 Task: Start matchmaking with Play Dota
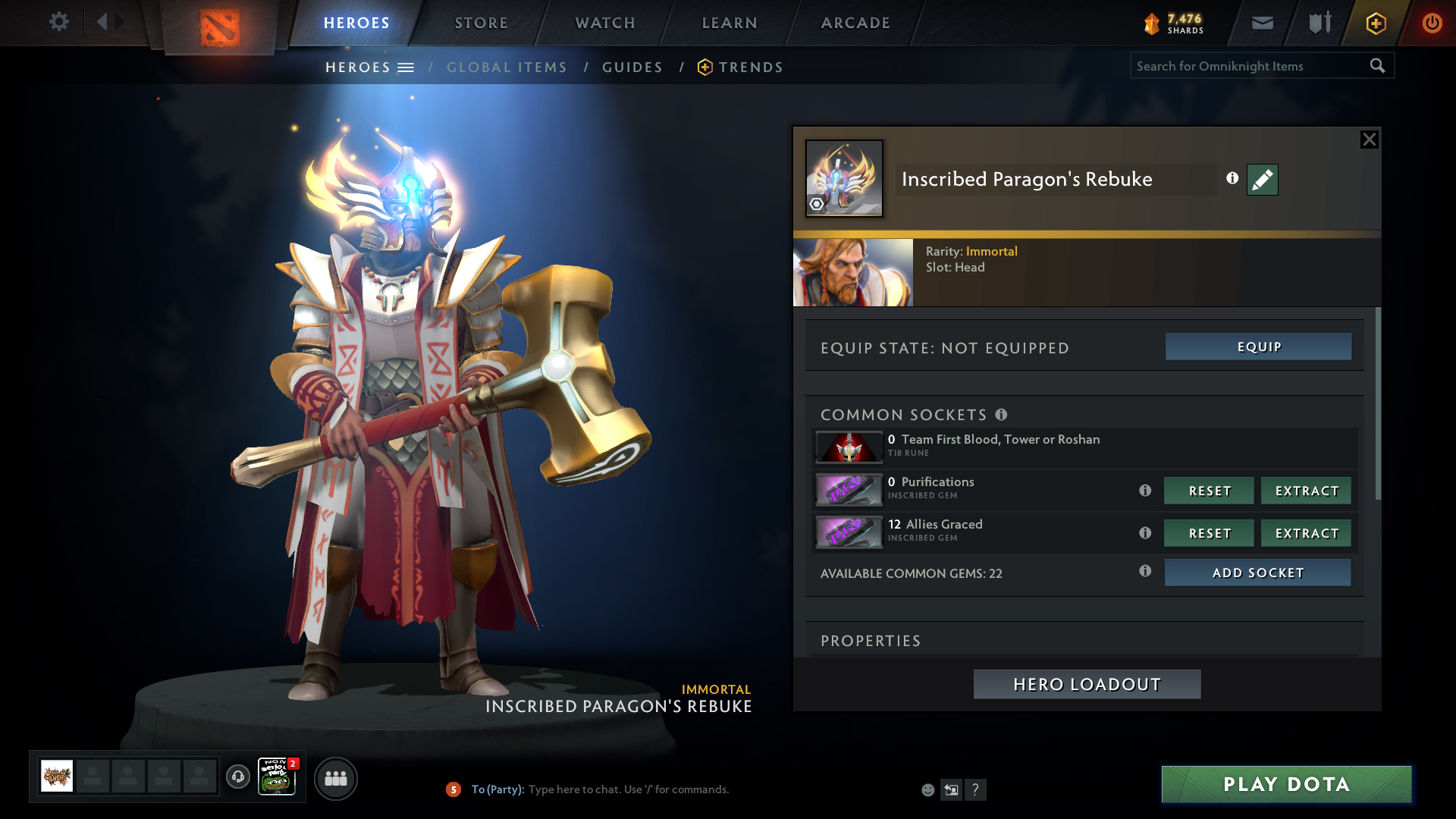click(x=1286, y=784)
